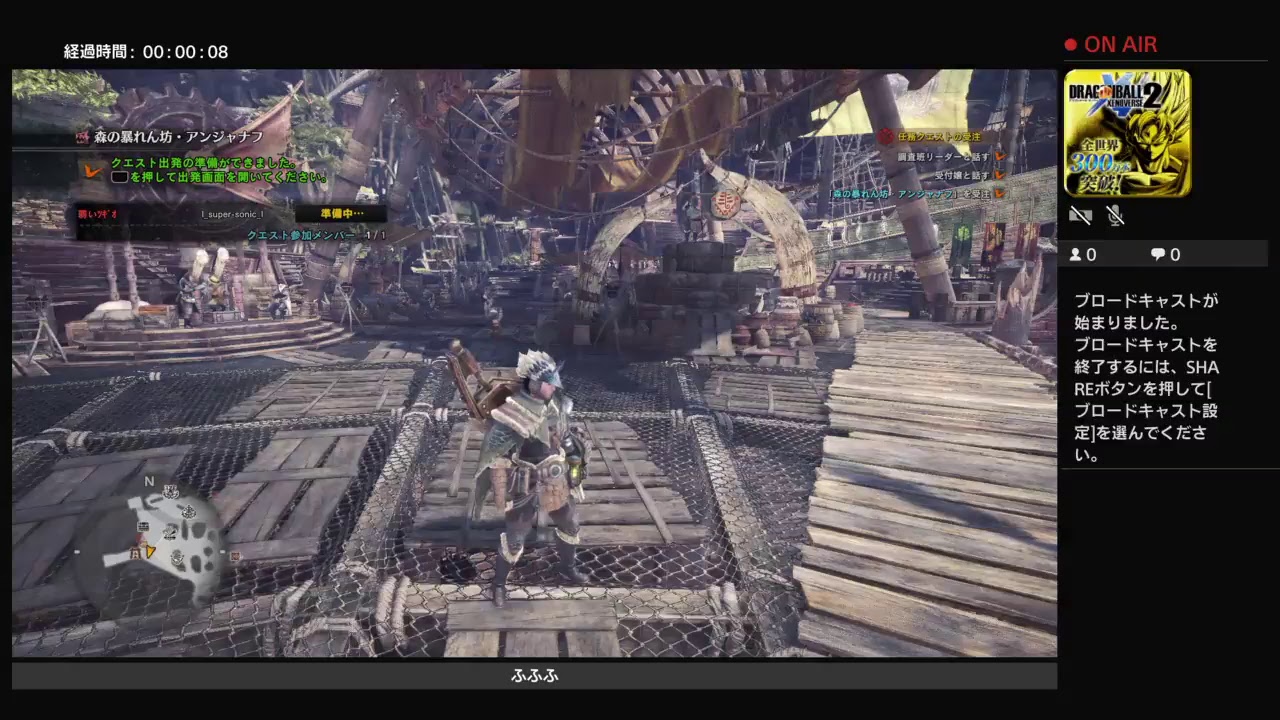Open the broadcast comments counter
The image size is (1280, 720).
tap(1165, 255)
